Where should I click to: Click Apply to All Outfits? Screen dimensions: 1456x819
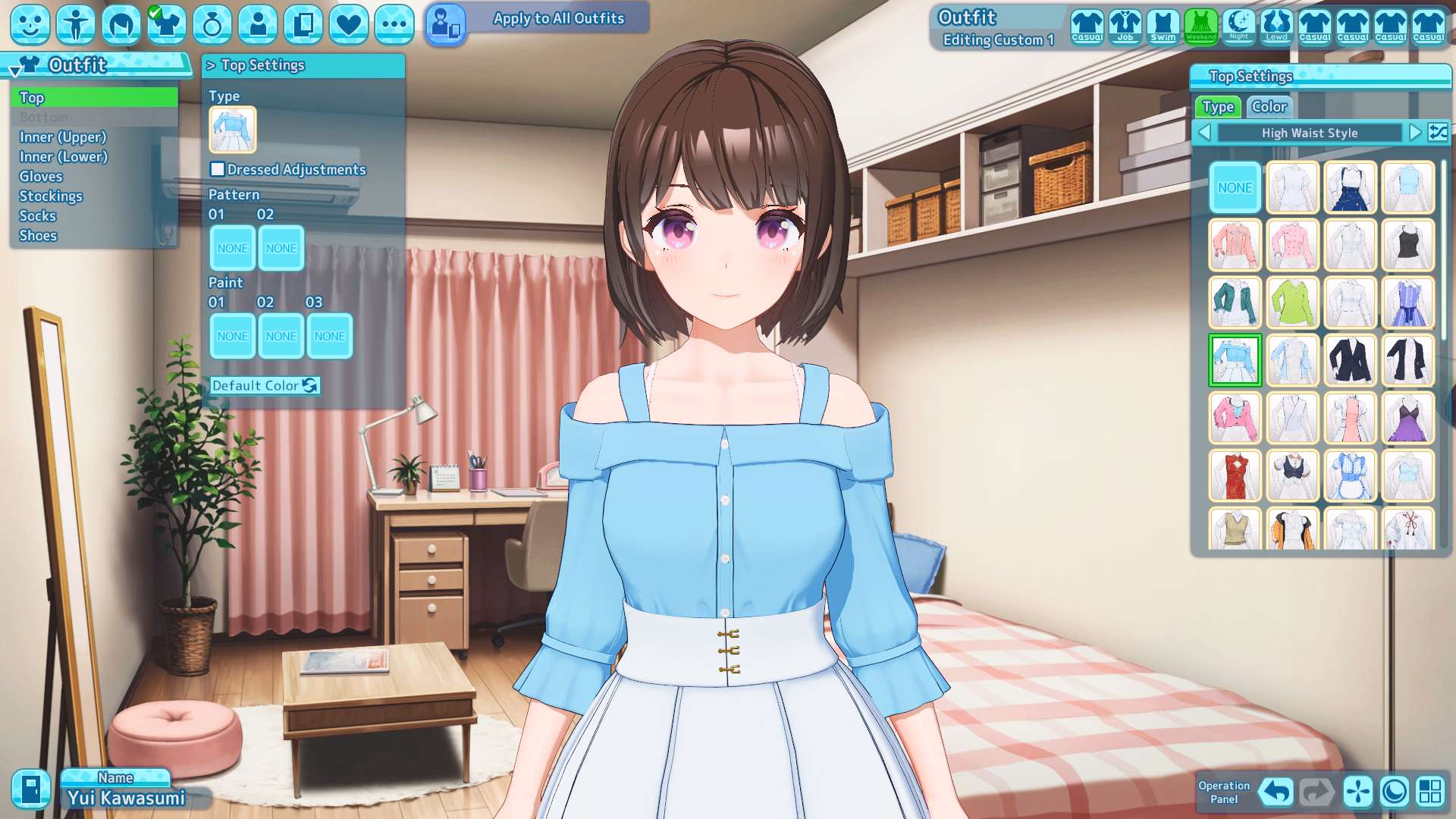coord(558,18)
